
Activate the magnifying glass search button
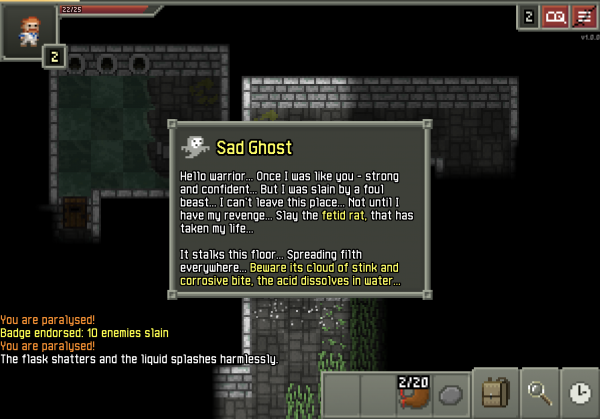(x=541, y=393)
